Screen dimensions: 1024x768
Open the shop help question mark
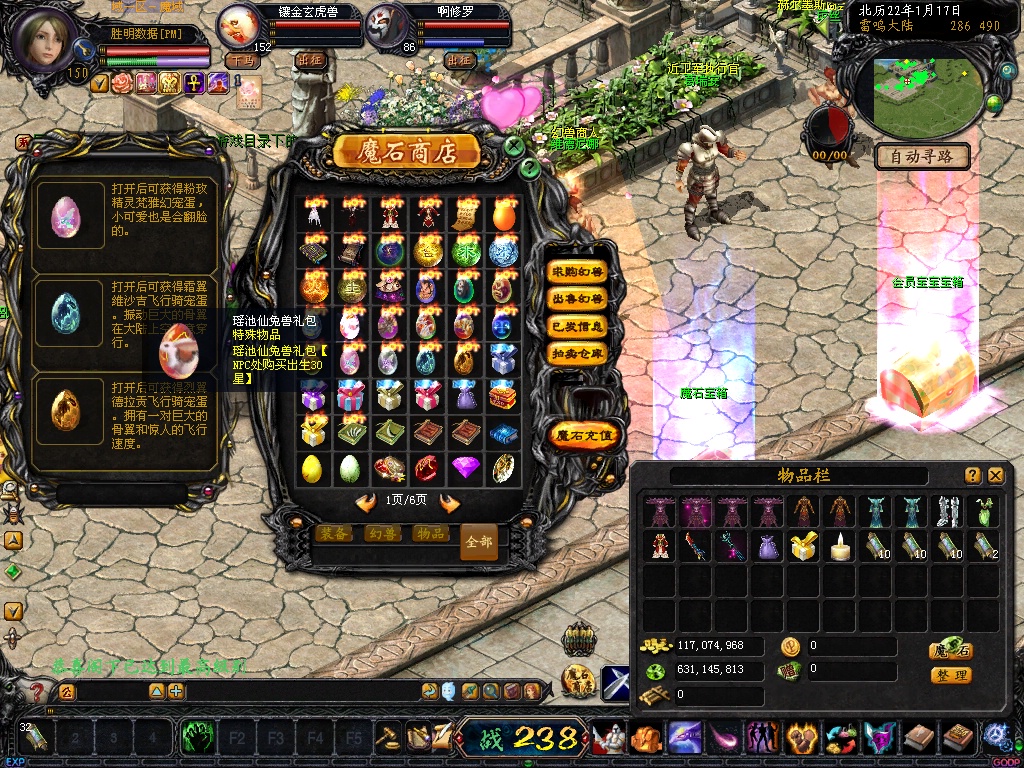[530, 168]
